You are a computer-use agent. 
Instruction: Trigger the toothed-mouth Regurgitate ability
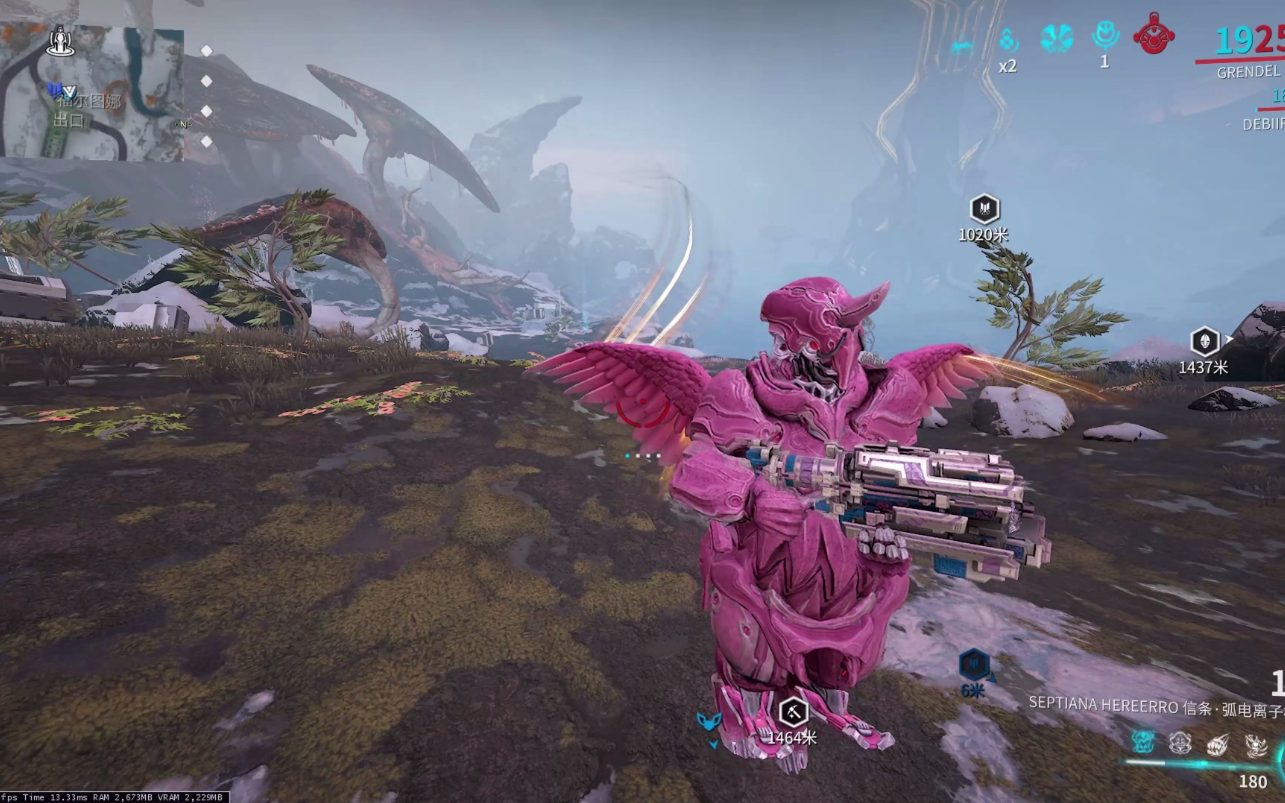coord(1218,744)
